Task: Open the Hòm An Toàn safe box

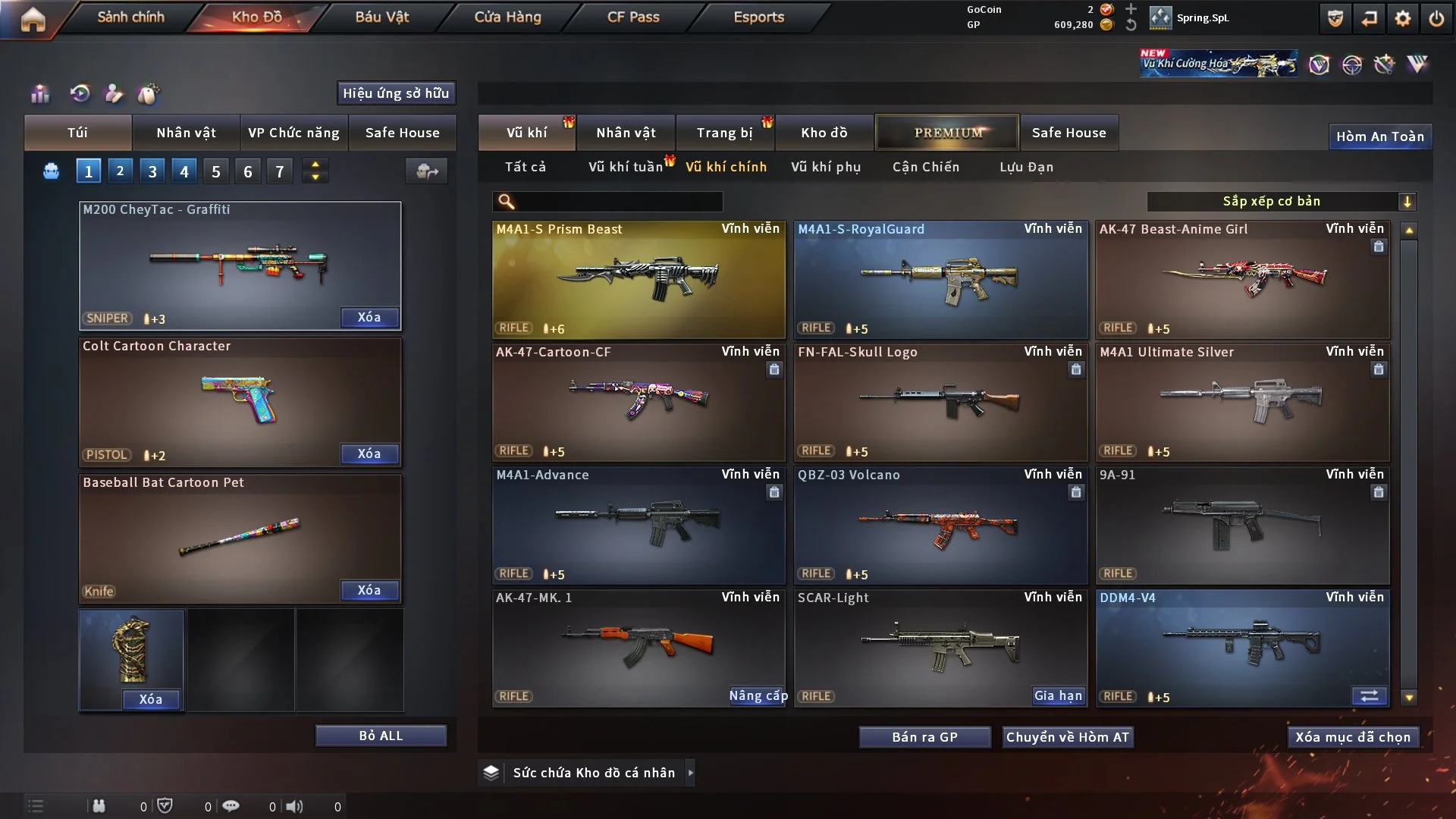Action: click(x=1379, y=136)
